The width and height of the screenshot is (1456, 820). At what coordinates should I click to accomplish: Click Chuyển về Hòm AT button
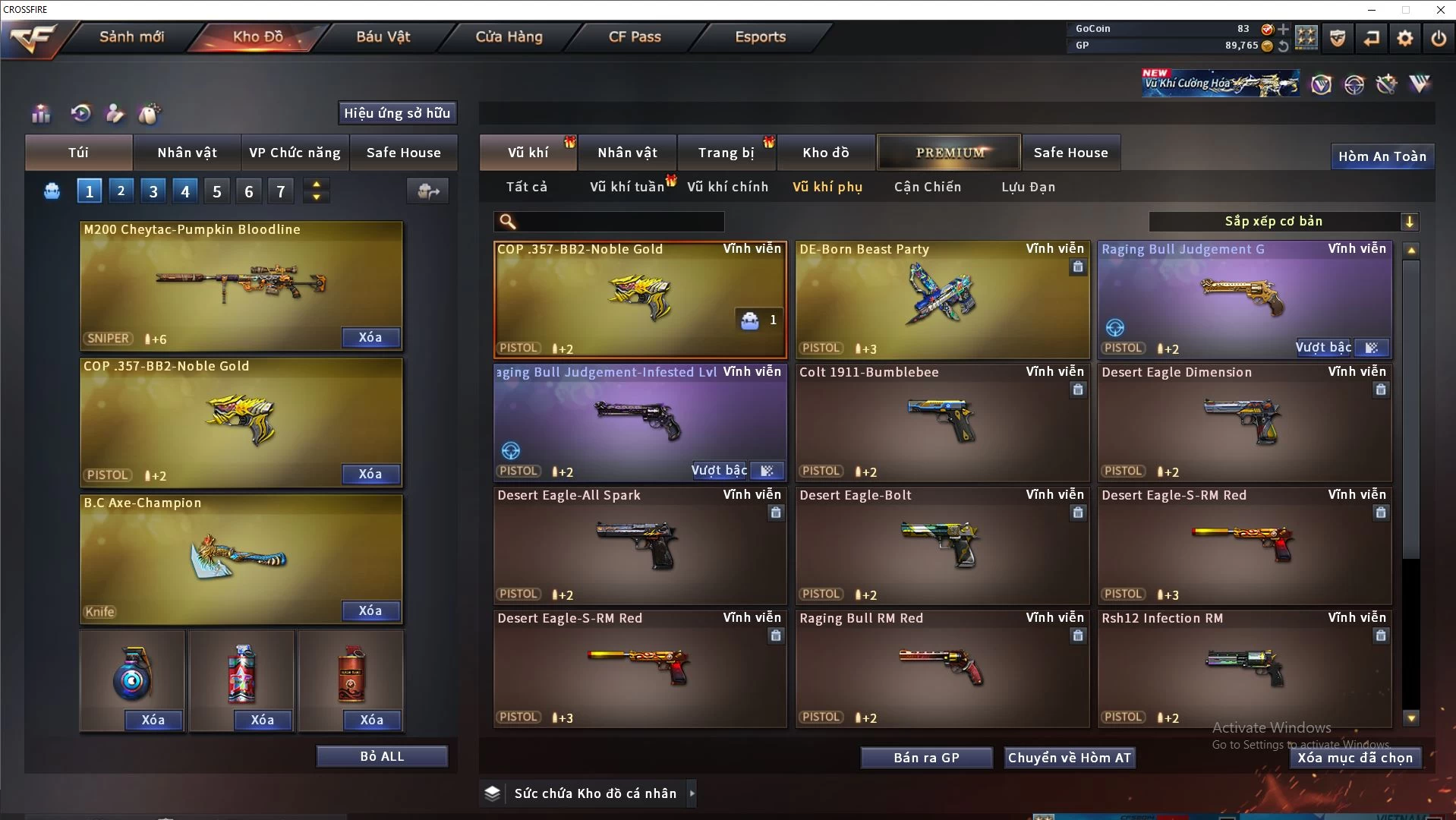[1069, 758]
